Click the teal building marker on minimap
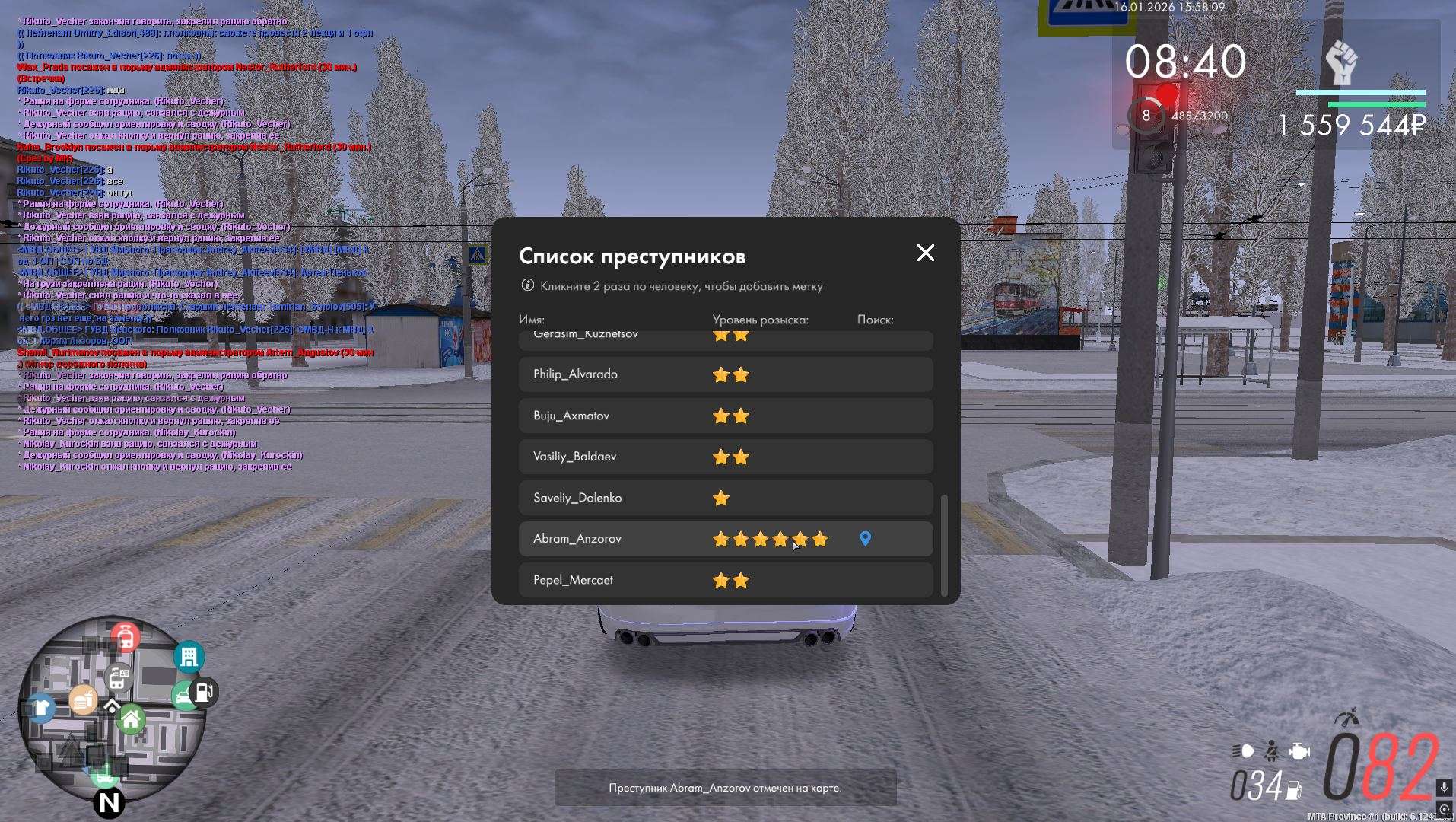1456x822 pixels. pyautogui.click(x=189, y=657)
